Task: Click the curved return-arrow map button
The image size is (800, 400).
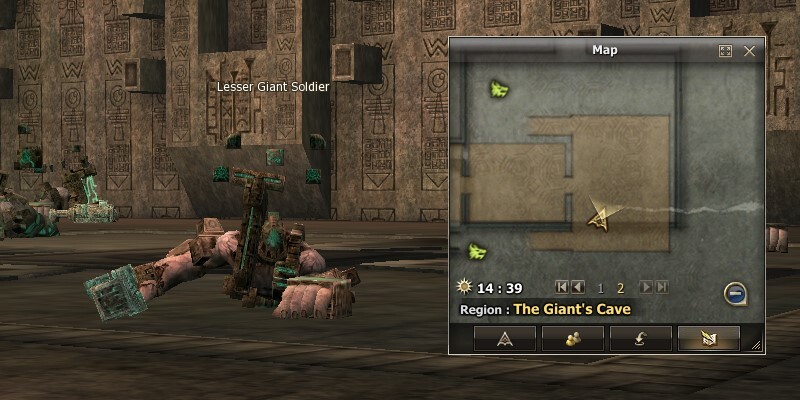Action: coord(640,338)
